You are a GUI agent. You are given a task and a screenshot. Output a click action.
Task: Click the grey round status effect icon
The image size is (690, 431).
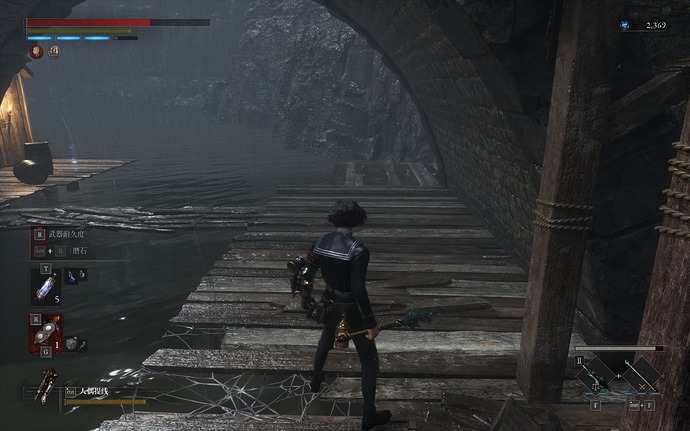click(54, 52)
